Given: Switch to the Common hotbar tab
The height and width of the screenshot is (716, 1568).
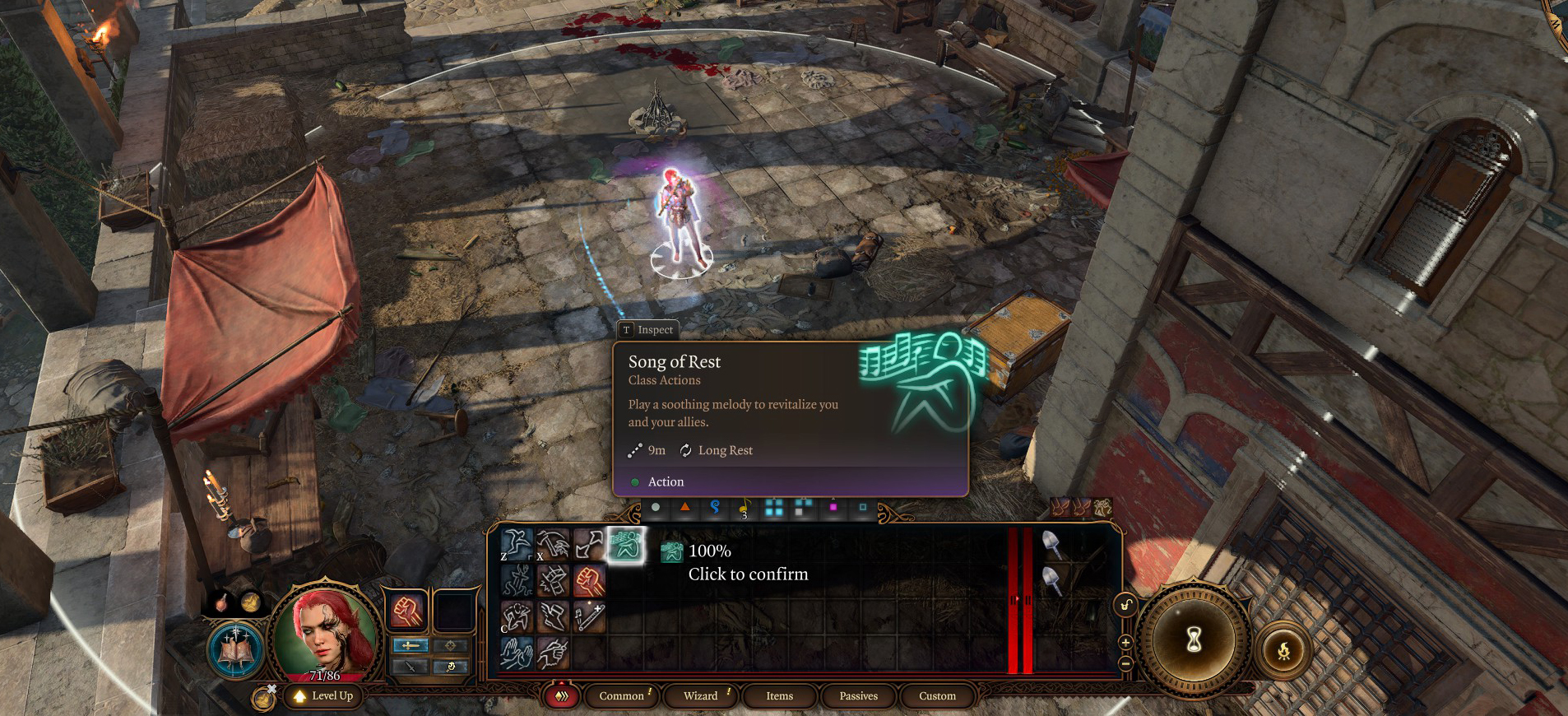Looking at the screenshot, I should [621, 695].
